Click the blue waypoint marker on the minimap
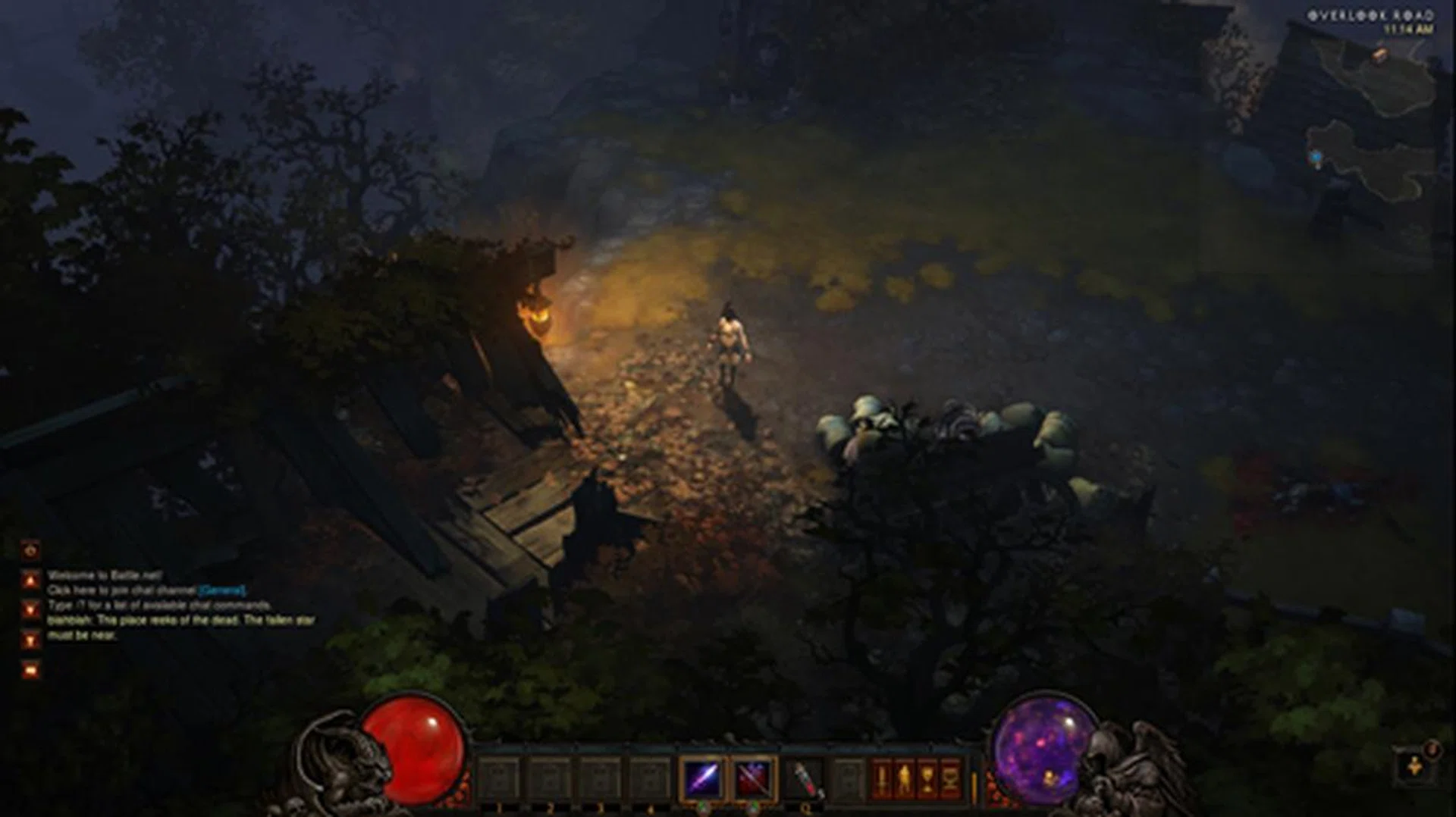The width and height of the screenshot is (1456, 817). click(1316, 157)
